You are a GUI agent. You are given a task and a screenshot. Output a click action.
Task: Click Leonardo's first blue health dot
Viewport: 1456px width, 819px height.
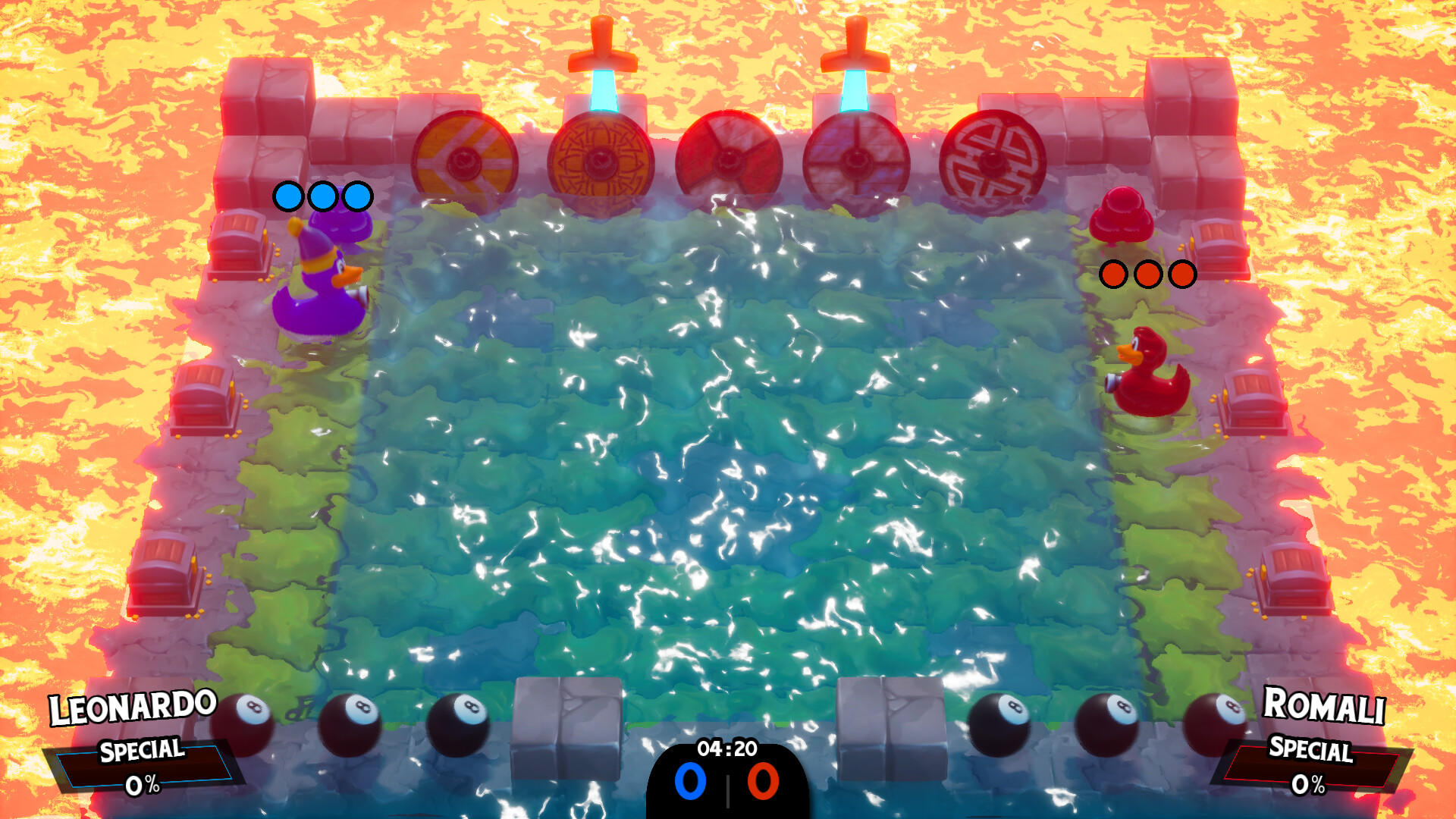tap(287, 196)
